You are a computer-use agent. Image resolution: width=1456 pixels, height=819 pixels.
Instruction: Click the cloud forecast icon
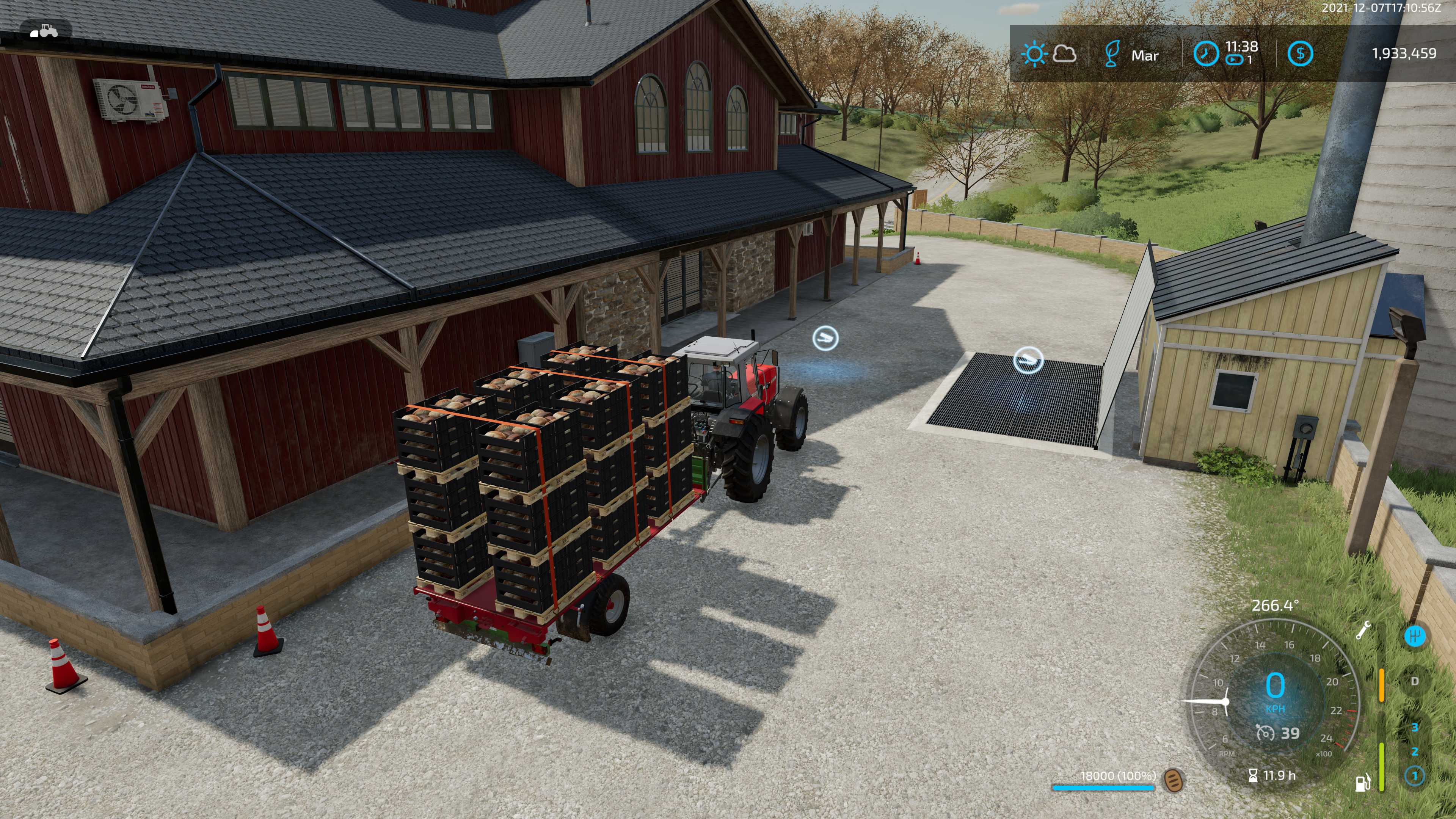coord(1065,54)
